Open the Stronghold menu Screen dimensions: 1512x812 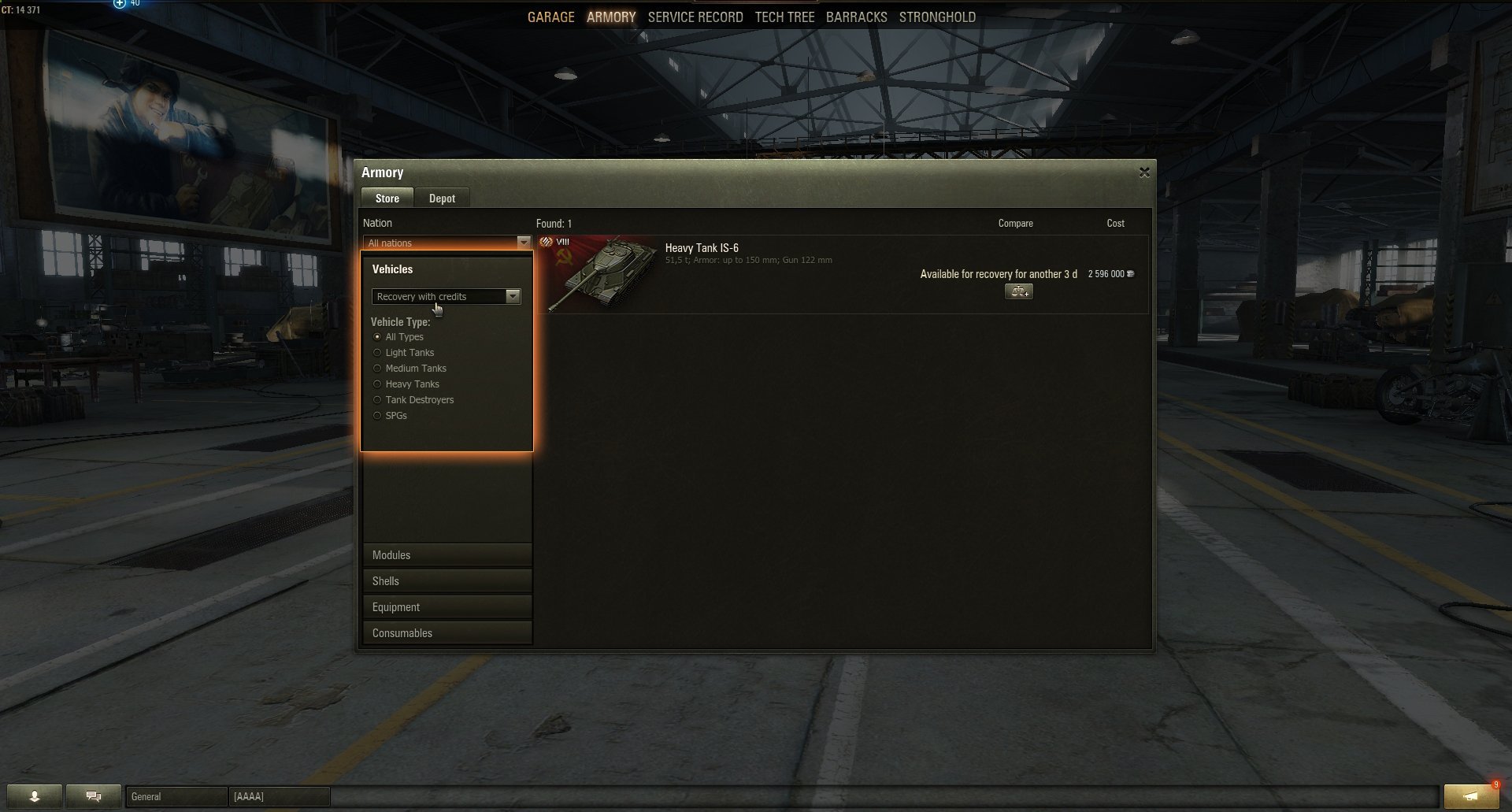pos(937,17)
